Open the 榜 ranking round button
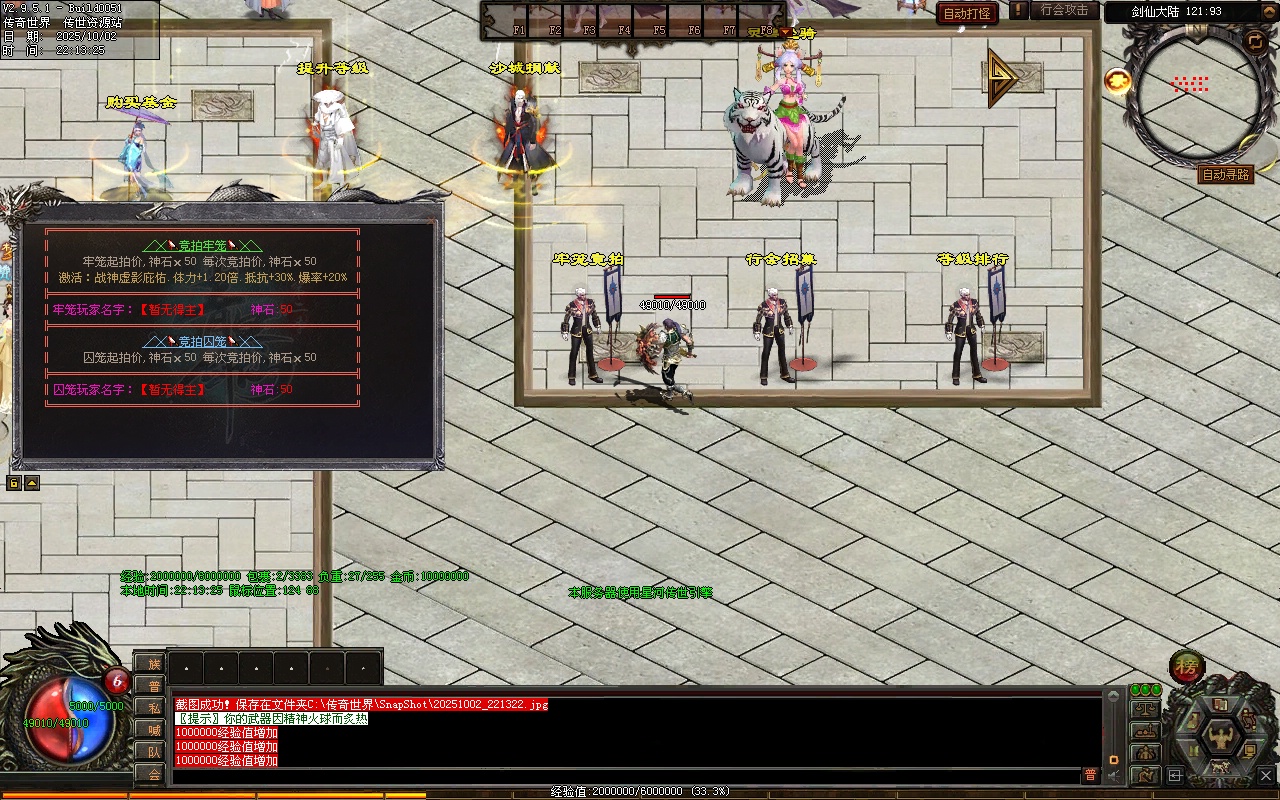 pyautogui.click(x=1187, y=667)
